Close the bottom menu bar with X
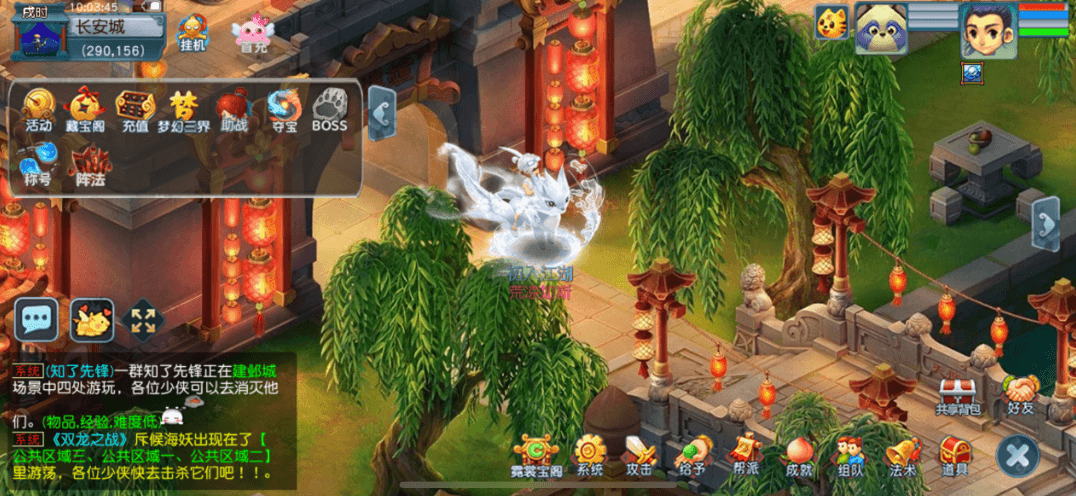The width and height of the screenshot is (1076, 496). (x=1016, y=457)
